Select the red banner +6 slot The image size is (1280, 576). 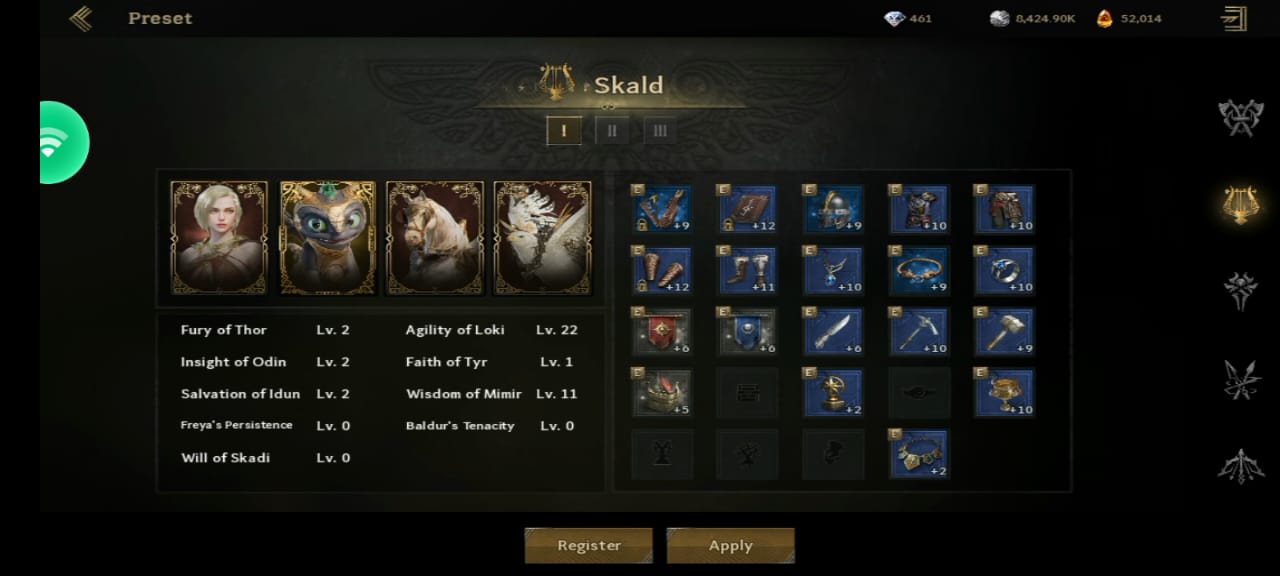pyautogui.click(x=661, y=331)
